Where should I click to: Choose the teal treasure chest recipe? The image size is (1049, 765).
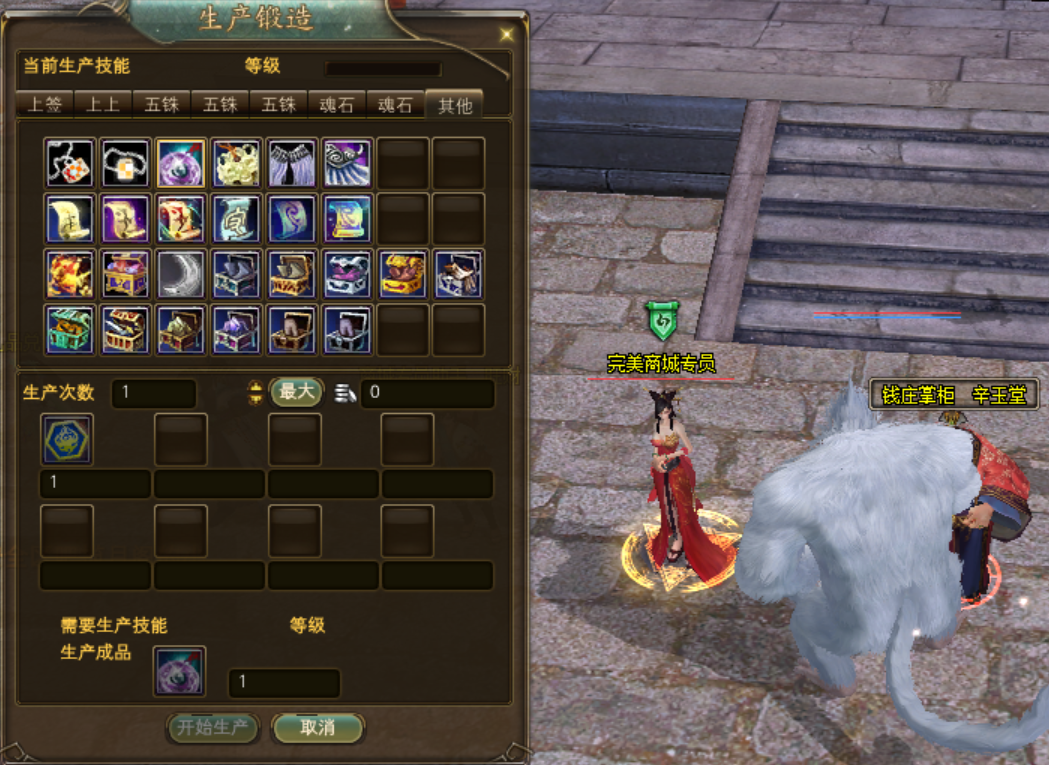(70, 330)
